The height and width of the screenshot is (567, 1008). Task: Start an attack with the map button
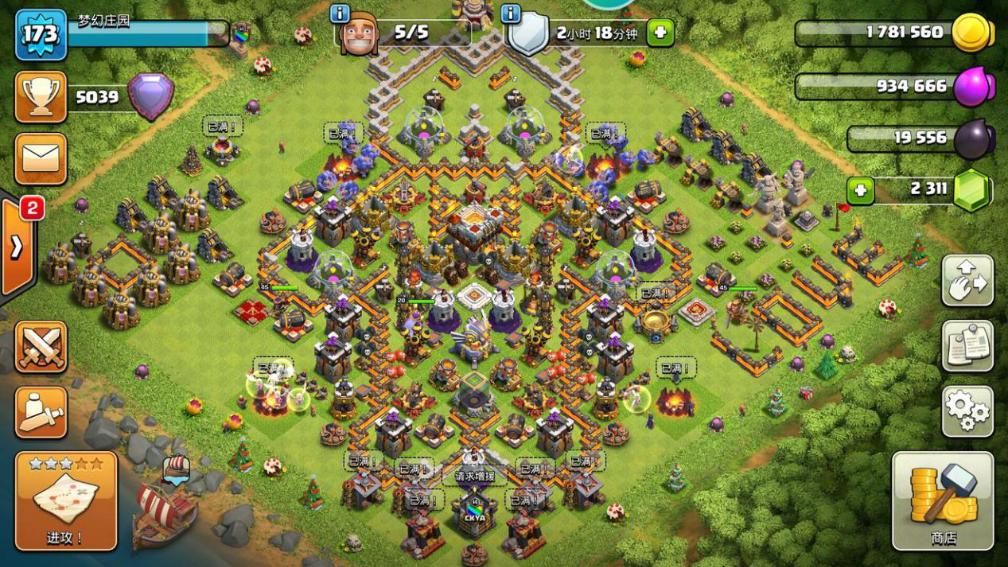66,500
